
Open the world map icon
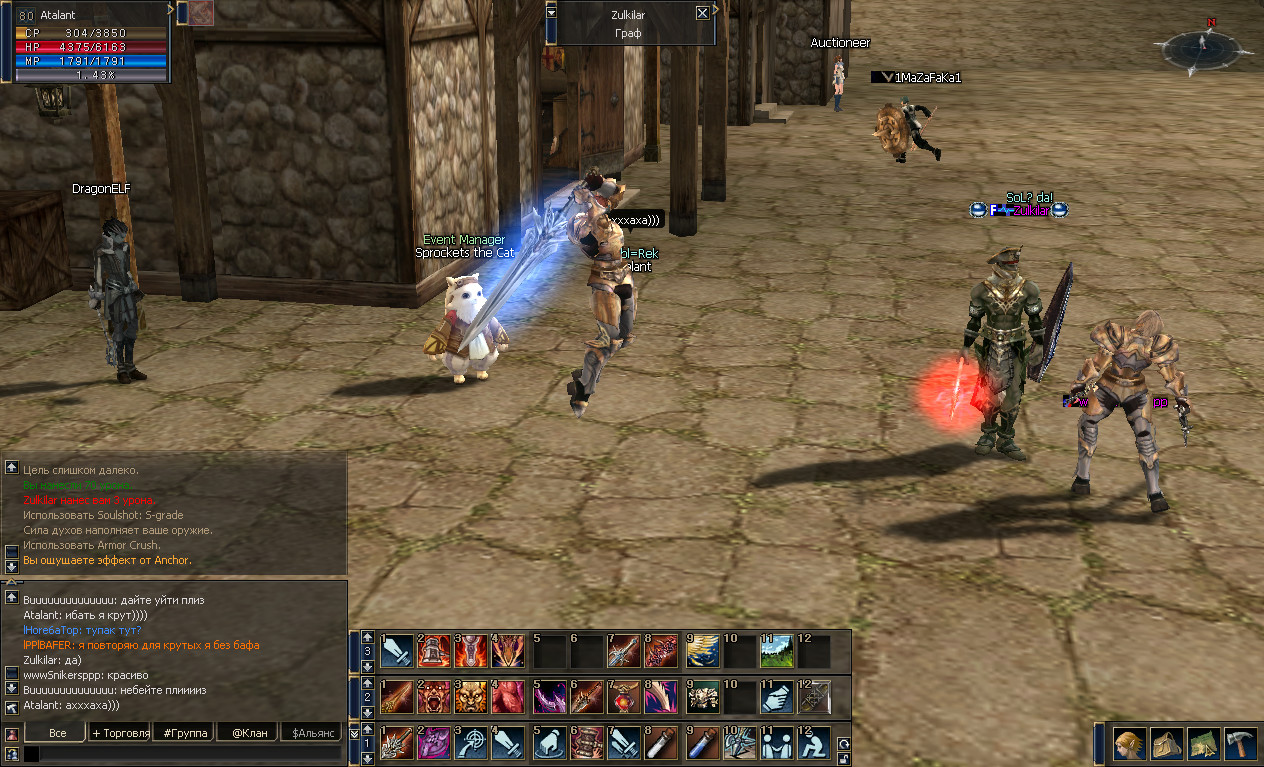(1202, 744)
